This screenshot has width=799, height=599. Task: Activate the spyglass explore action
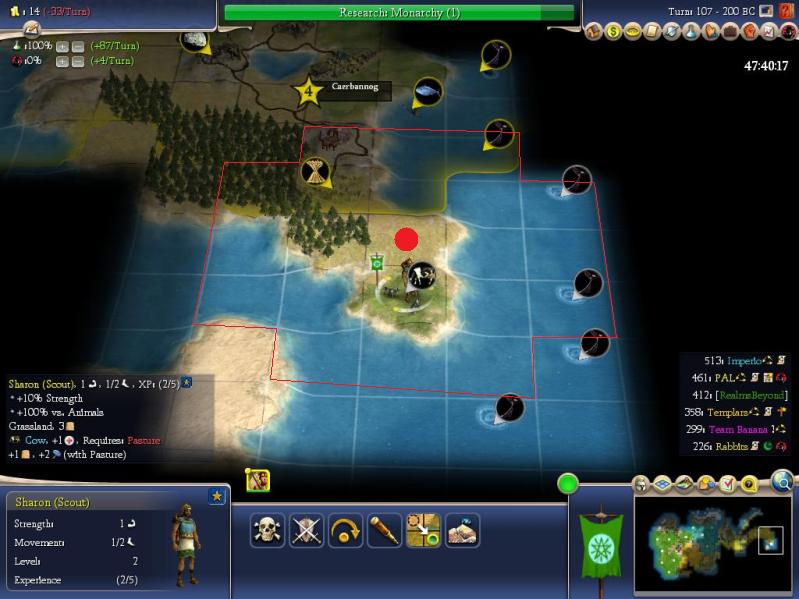click(x=384, y=530)
